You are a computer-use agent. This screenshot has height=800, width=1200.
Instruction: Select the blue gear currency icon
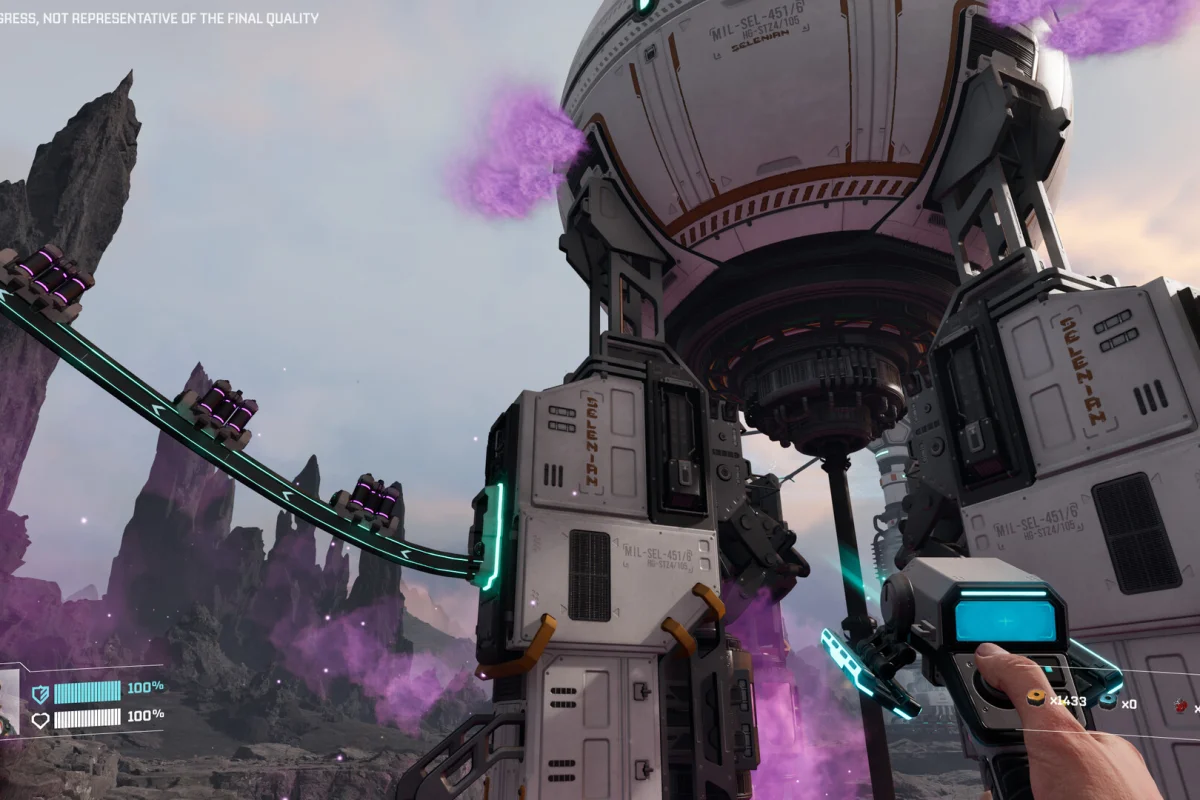[1109, 703]
